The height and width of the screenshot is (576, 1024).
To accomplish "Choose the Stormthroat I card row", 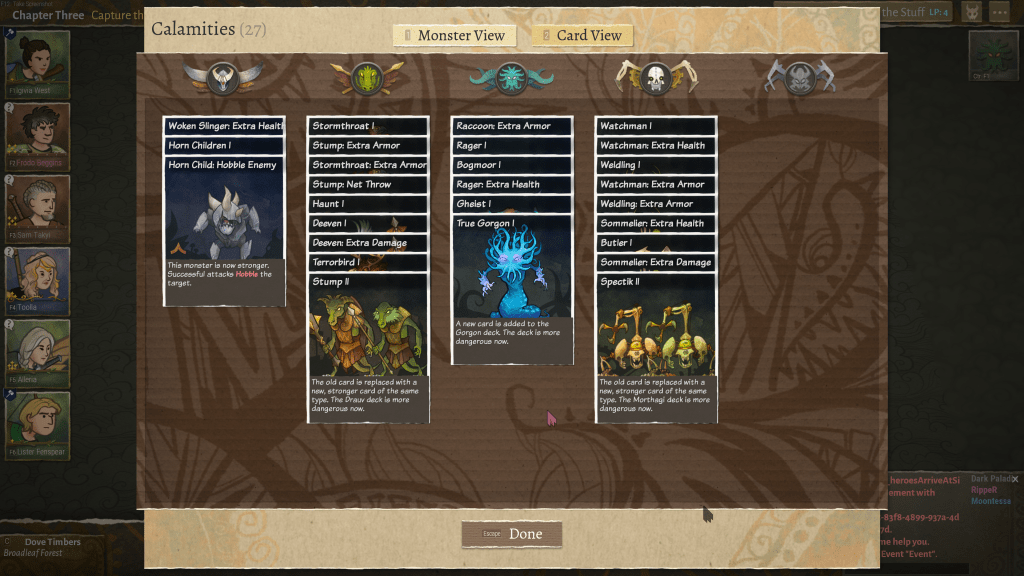I will click(x=368, y=126).
